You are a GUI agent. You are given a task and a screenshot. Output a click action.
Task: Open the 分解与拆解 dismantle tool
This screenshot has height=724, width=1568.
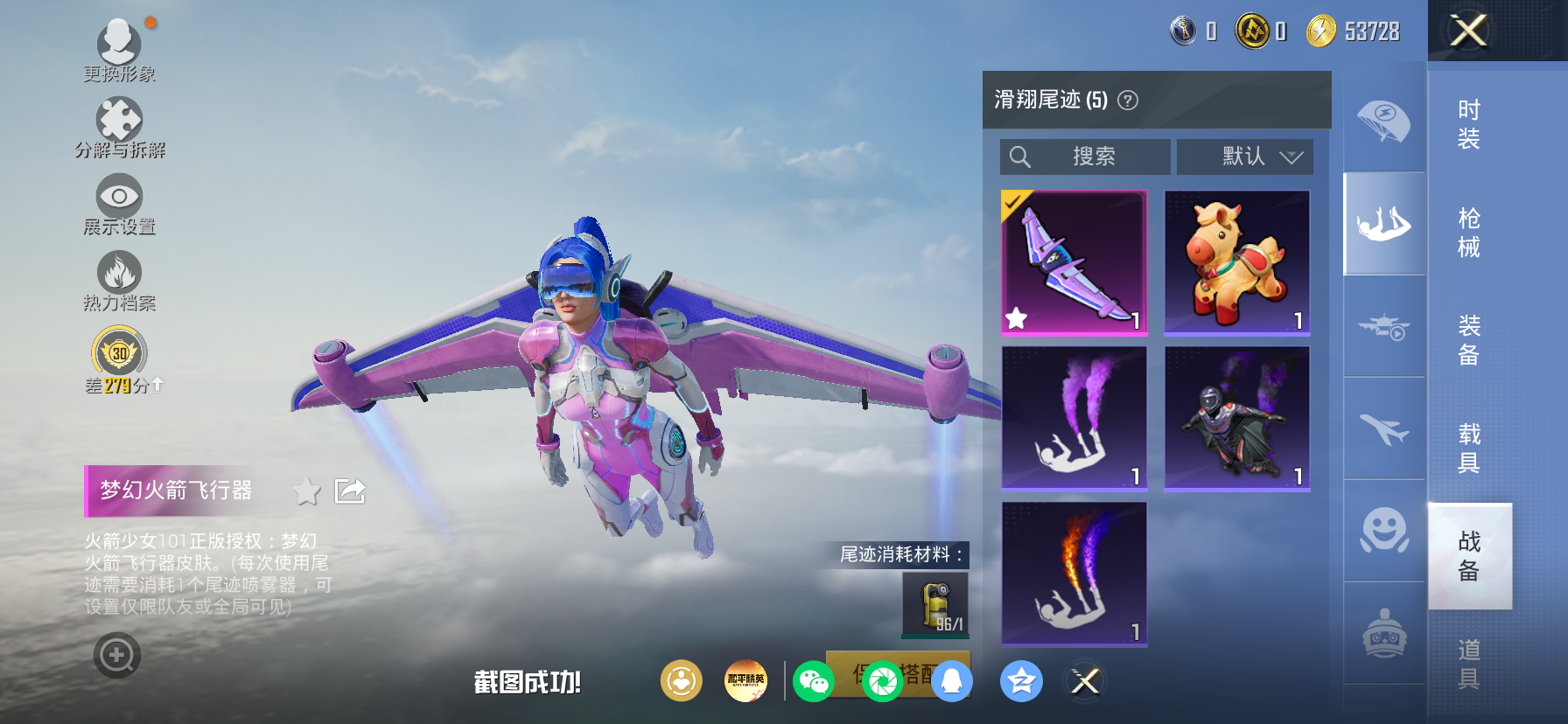[x=119, y=118]
